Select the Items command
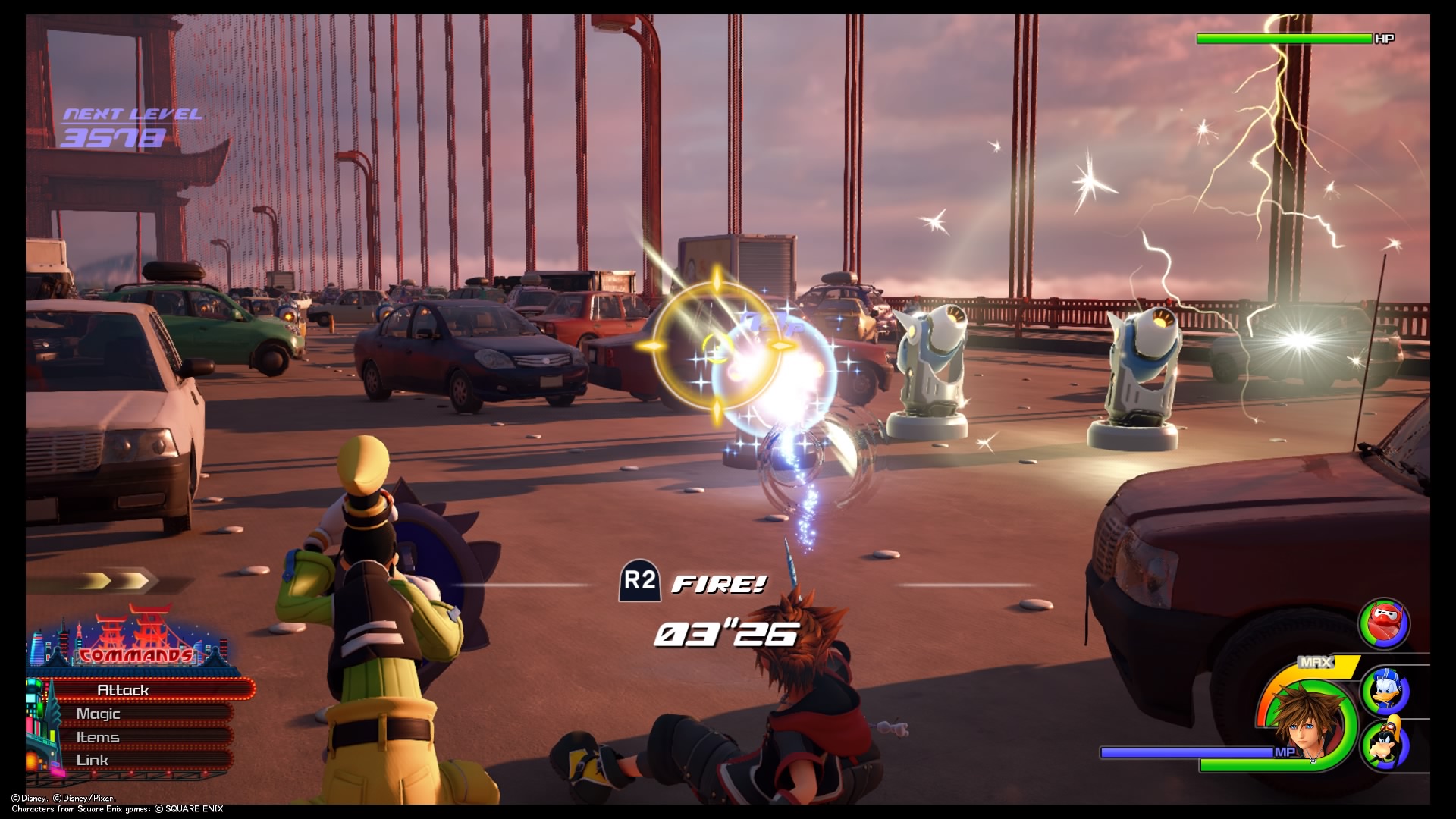Viewport: 1456px width, 819px height. tap(98, 736)
